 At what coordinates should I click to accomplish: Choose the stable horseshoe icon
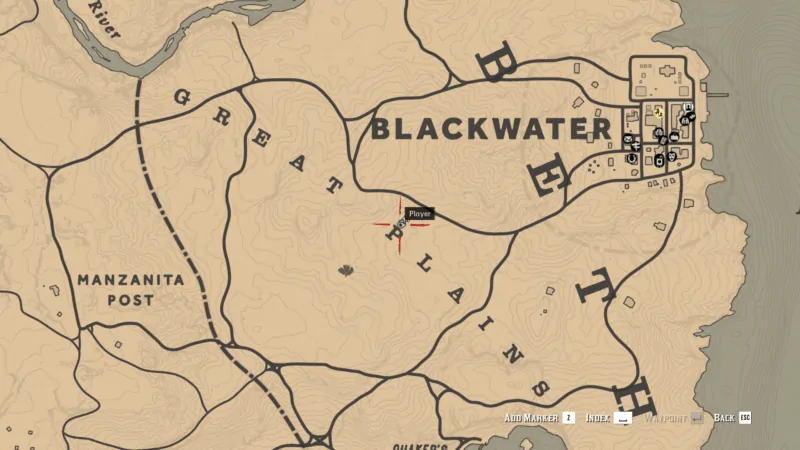click(631, 158)
